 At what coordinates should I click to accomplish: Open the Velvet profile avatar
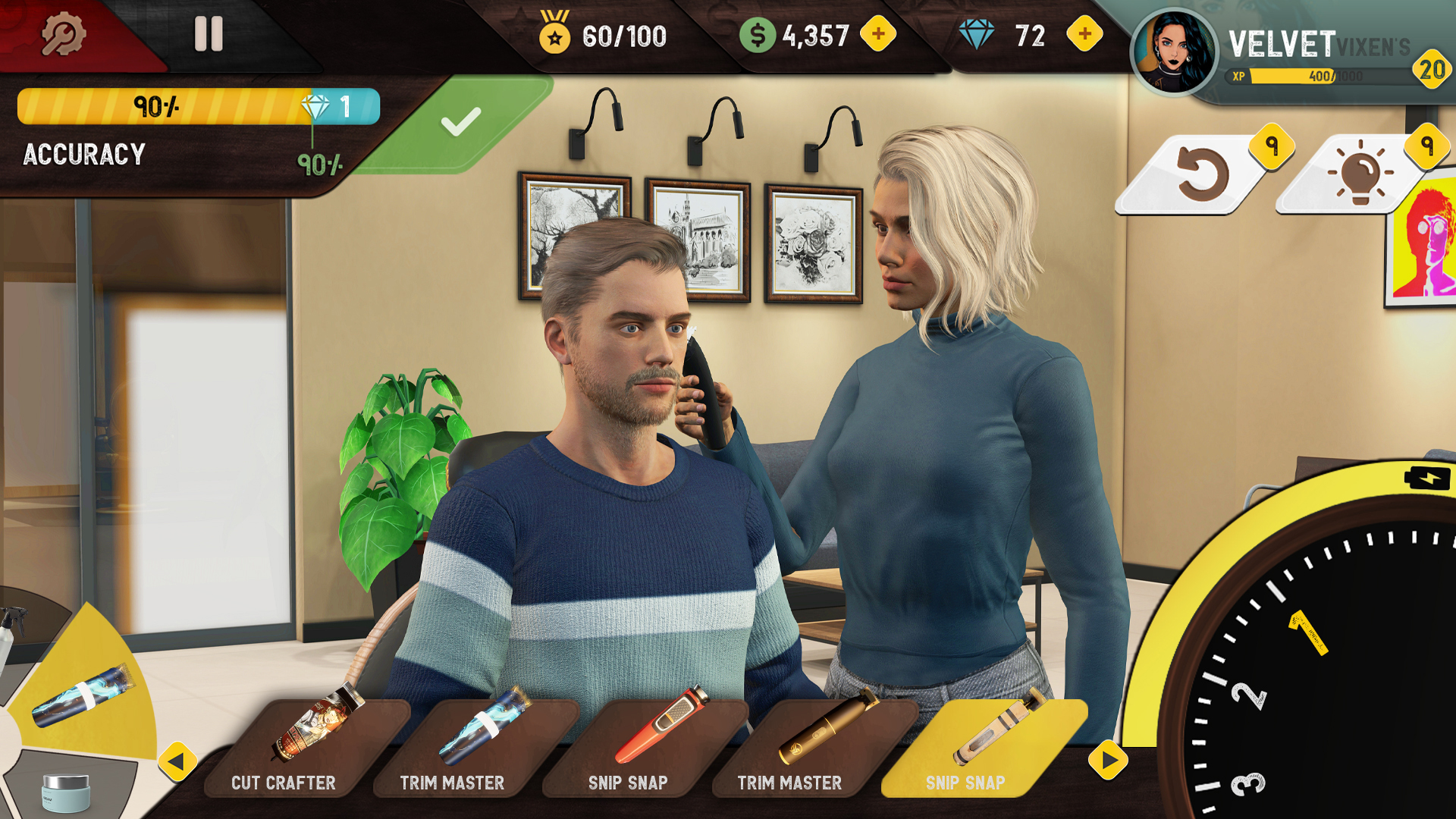point(1174,47)
